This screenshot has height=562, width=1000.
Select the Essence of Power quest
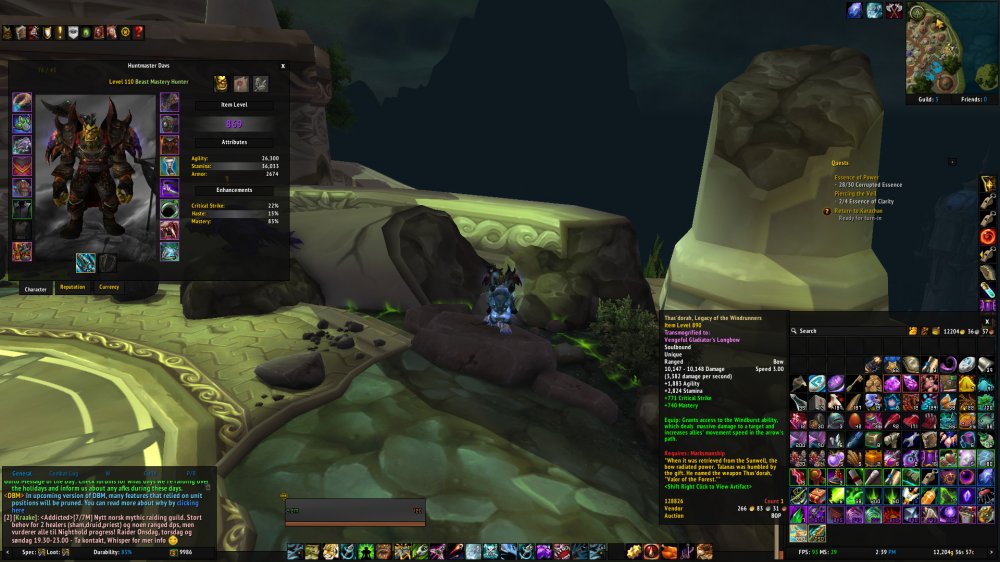[857, 177]
